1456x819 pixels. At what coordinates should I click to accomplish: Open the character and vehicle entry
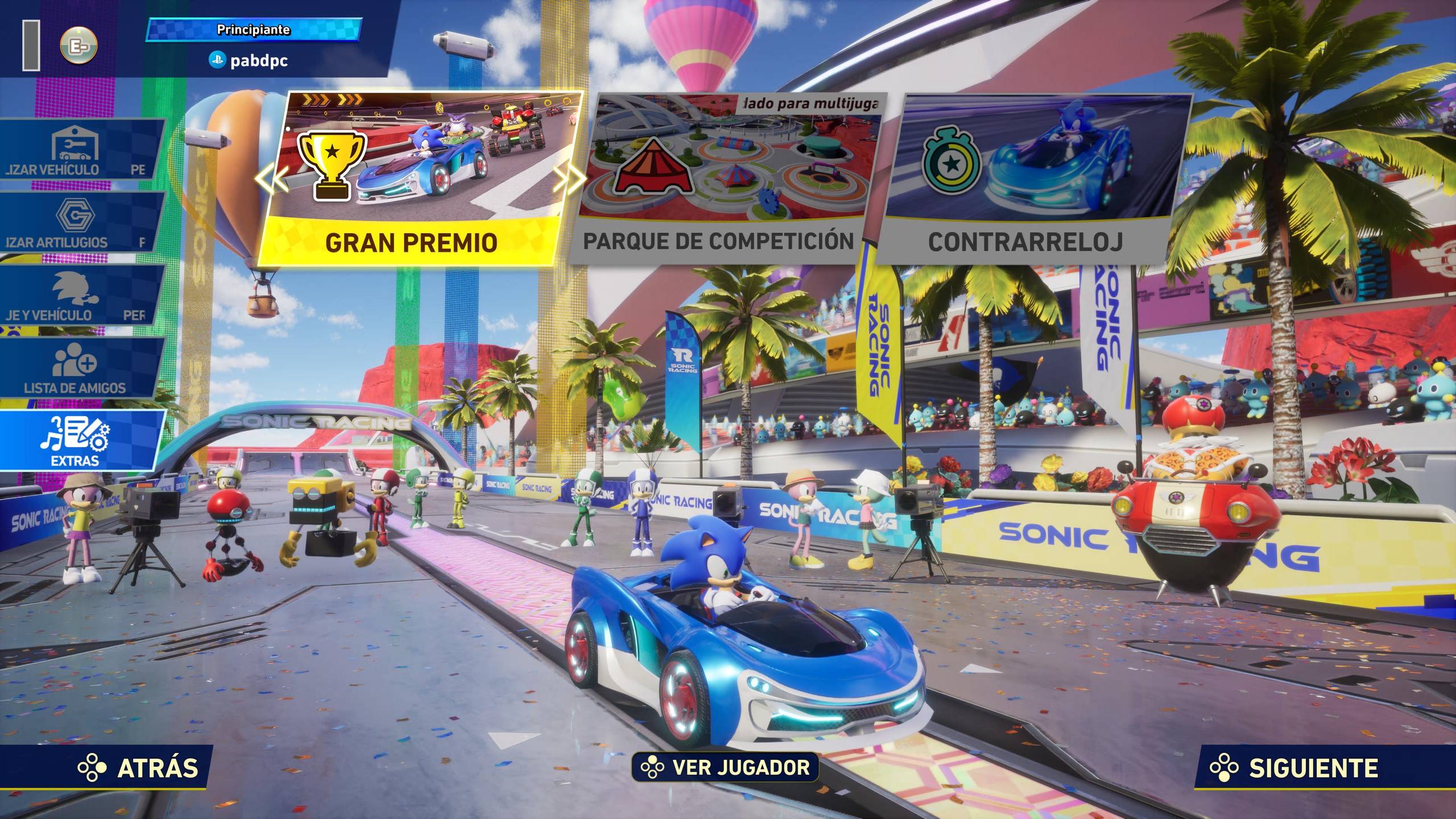(77, 295)
